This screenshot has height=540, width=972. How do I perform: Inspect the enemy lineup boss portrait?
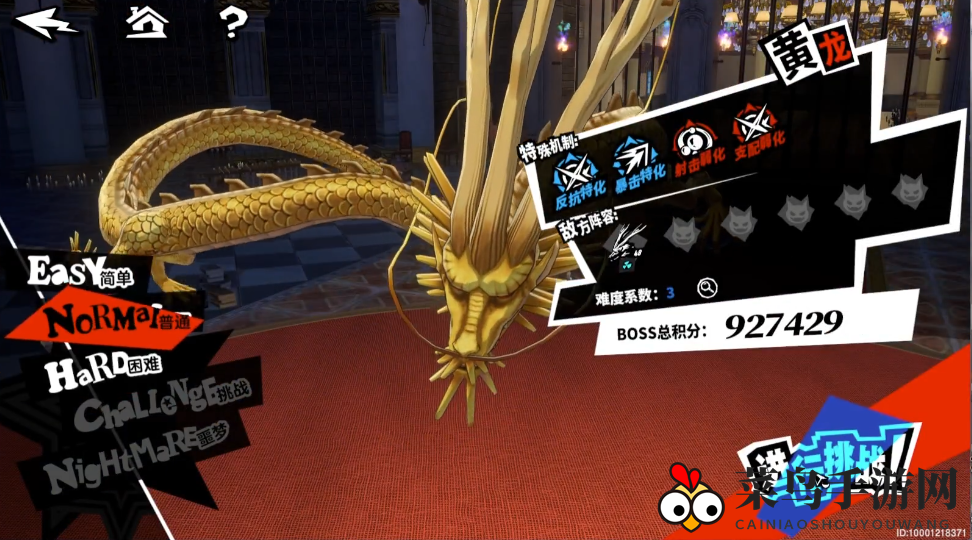pos(627,244)
